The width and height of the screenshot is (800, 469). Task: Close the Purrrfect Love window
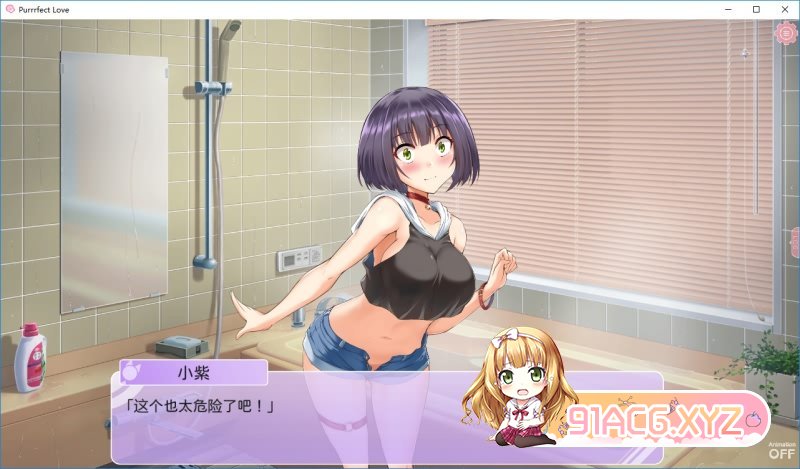pos(783,9)
